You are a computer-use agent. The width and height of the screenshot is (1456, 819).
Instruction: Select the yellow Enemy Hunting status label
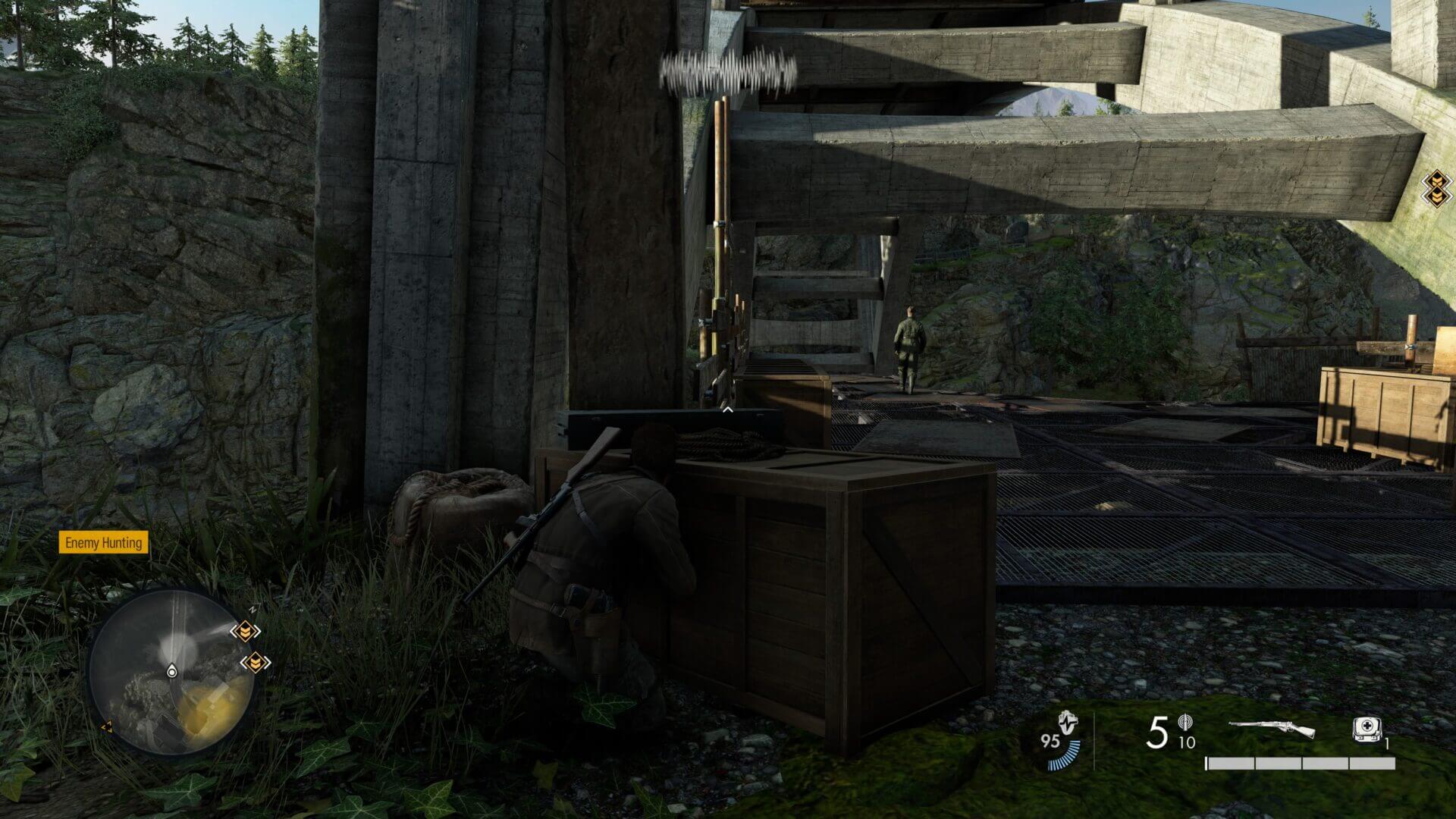103,543
